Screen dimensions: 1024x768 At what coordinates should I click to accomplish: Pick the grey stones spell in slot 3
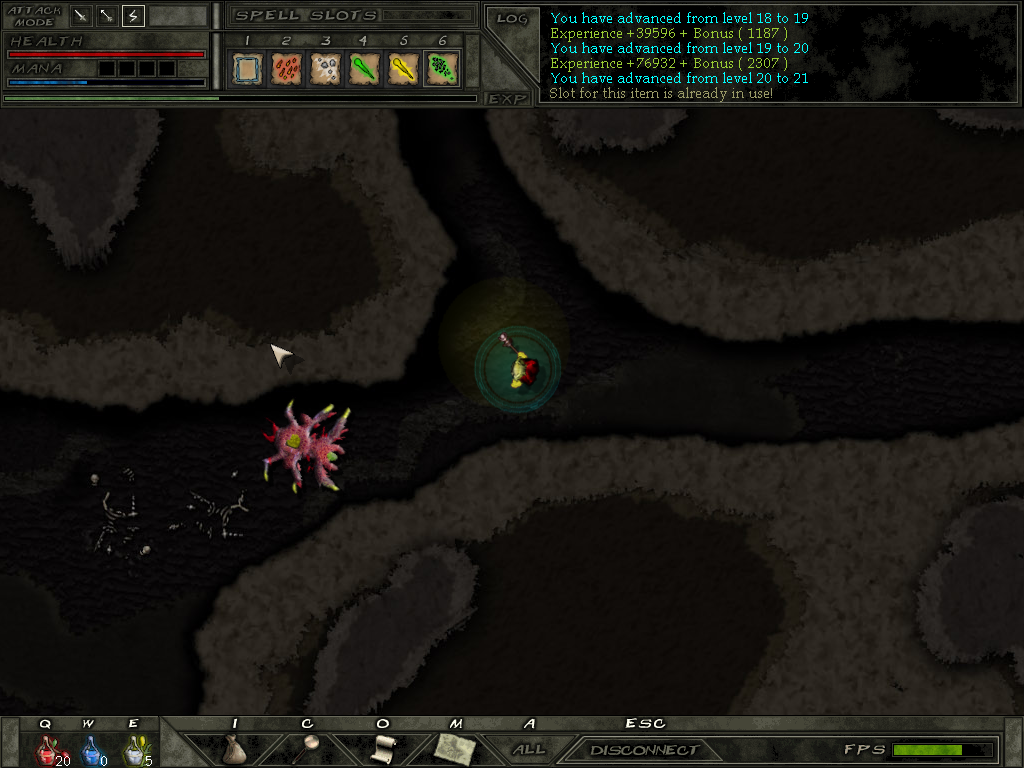click(x=324, y=68)
